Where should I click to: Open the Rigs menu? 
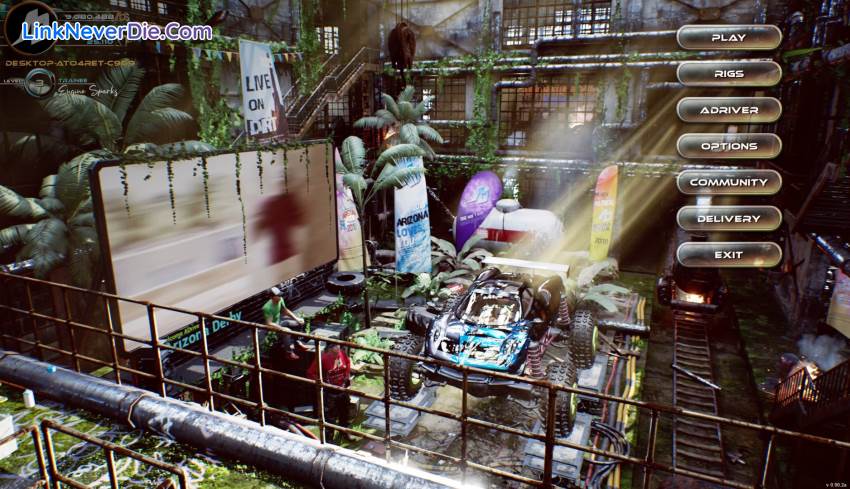pyautogui.click(x=728, y=74)
